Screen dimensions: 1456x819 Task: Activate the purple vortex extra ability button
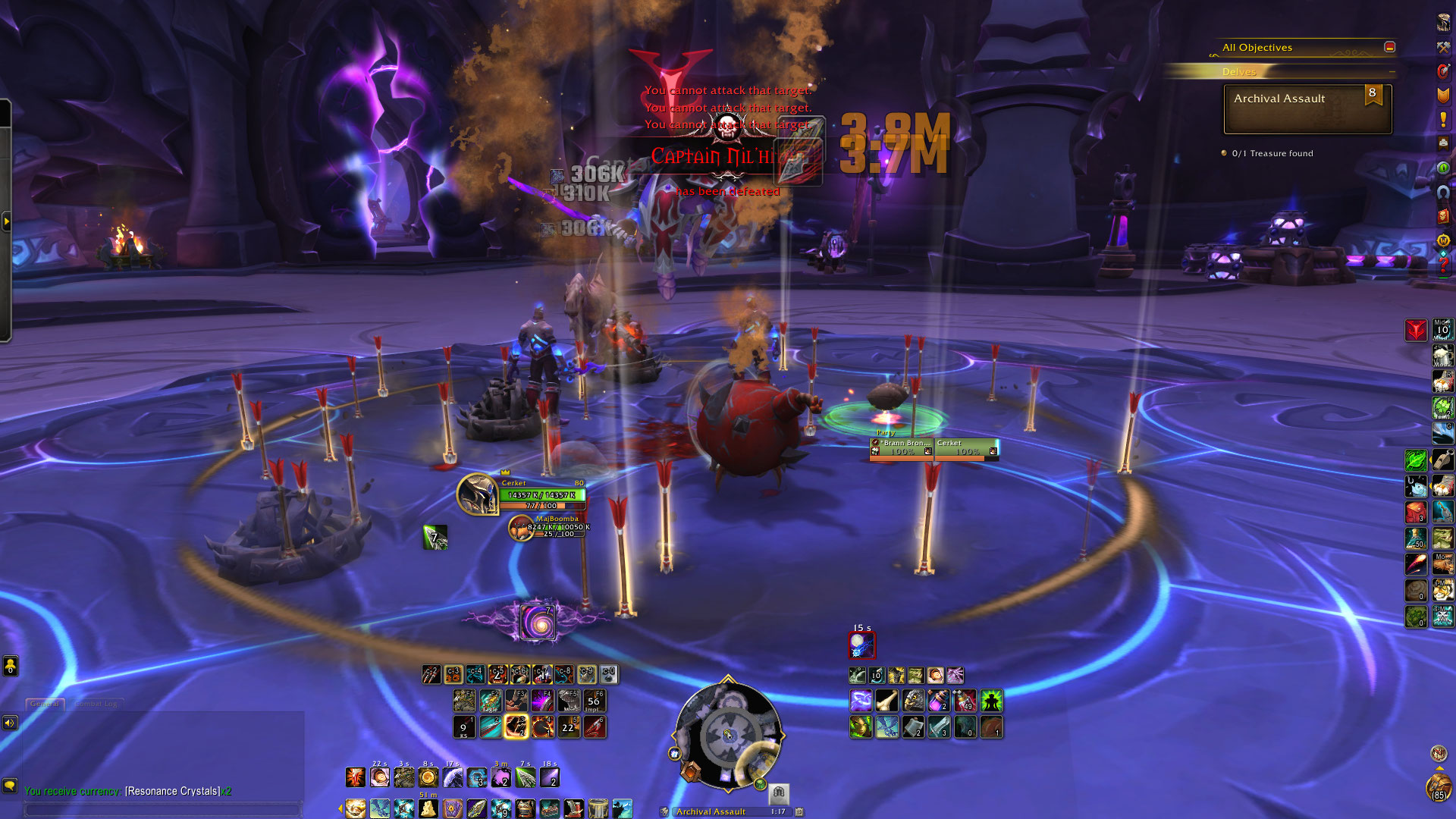(x=538, y=623)
